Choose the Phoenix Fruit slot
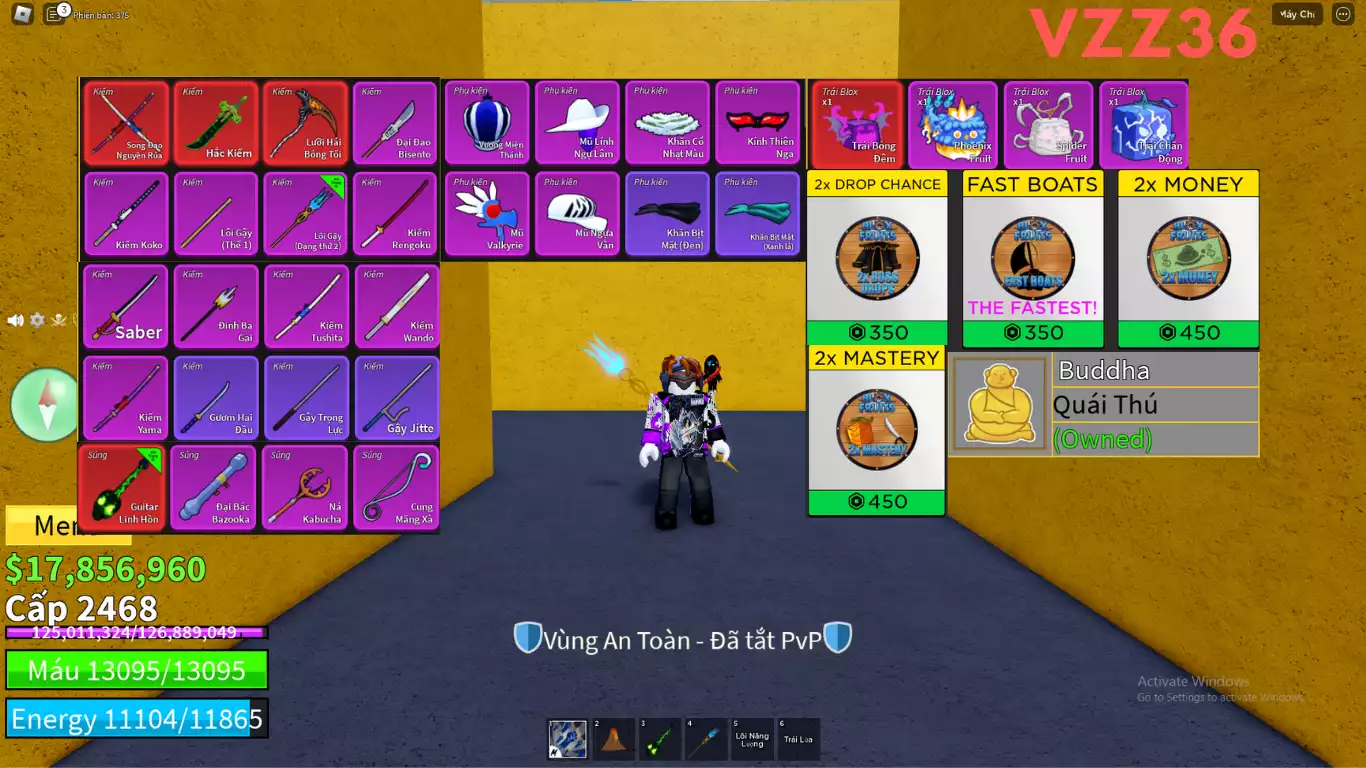1366x768 pixels. click(x=953, y=125)
